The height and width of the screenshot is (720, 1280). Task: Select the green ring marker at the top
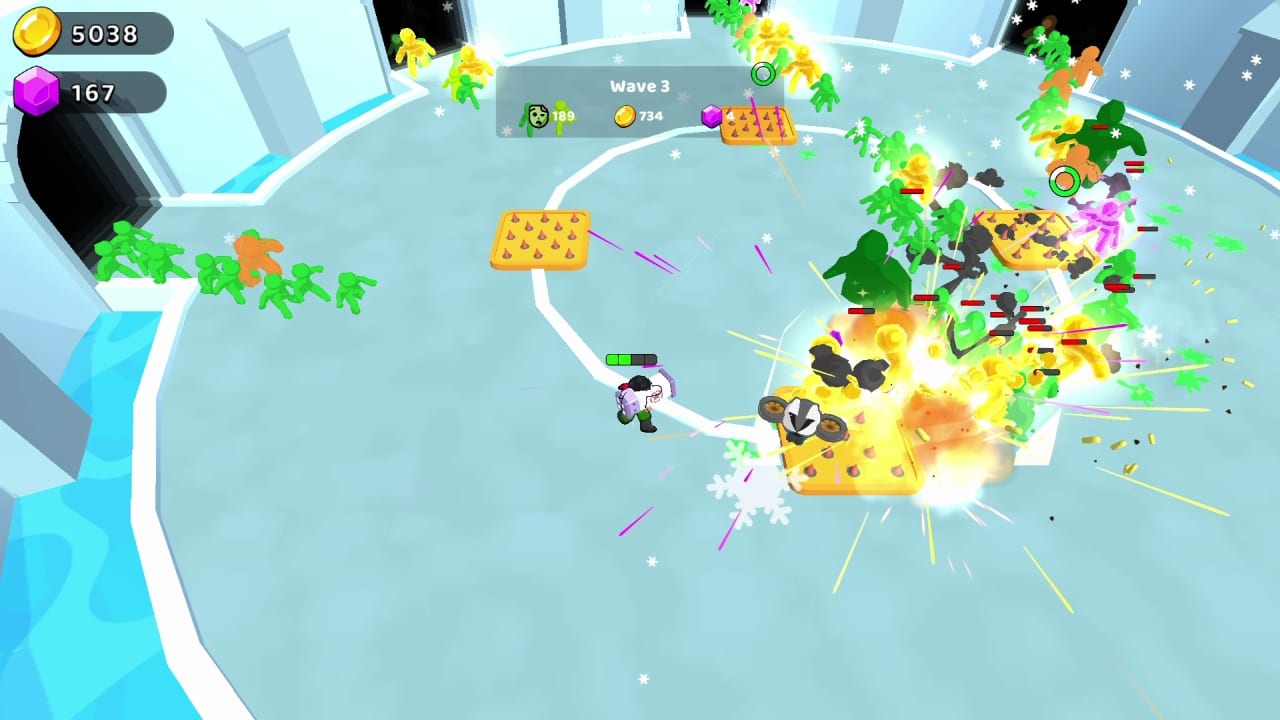[x=762, y=74]
